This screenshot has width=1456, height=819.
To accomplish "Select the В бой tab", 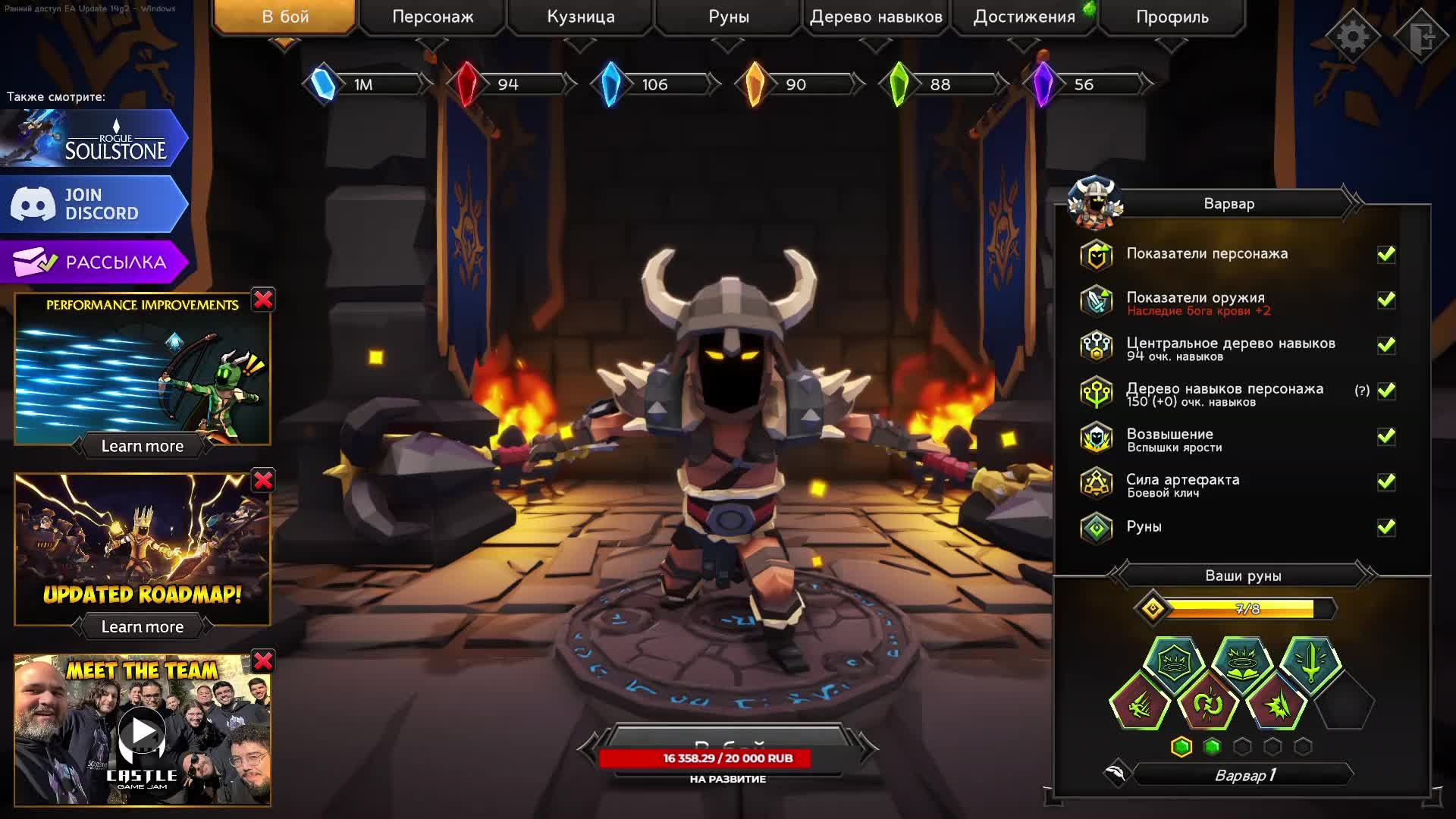I will coord(285,17).
